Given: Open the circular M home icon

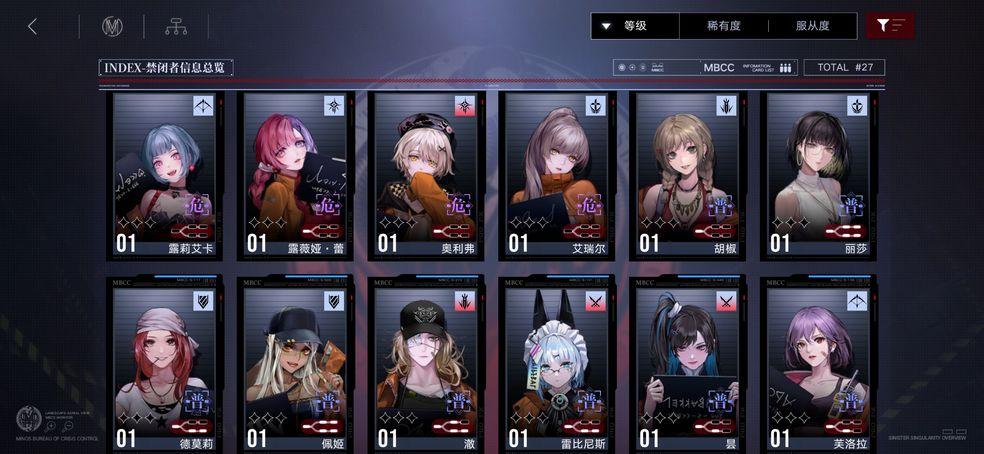Looking at the screenshot, I should point(112,27).
